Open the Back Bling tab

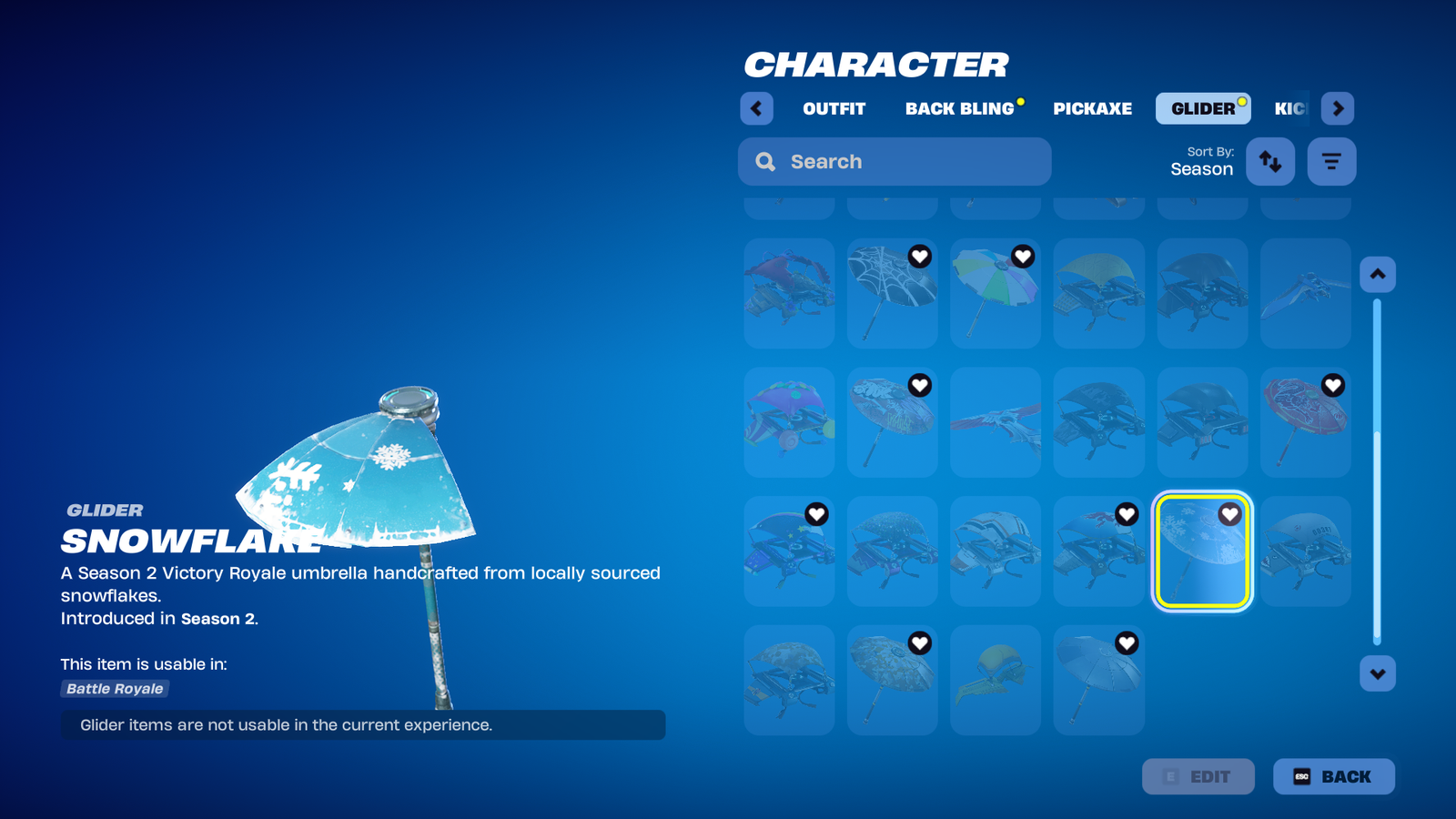[959, 108]
